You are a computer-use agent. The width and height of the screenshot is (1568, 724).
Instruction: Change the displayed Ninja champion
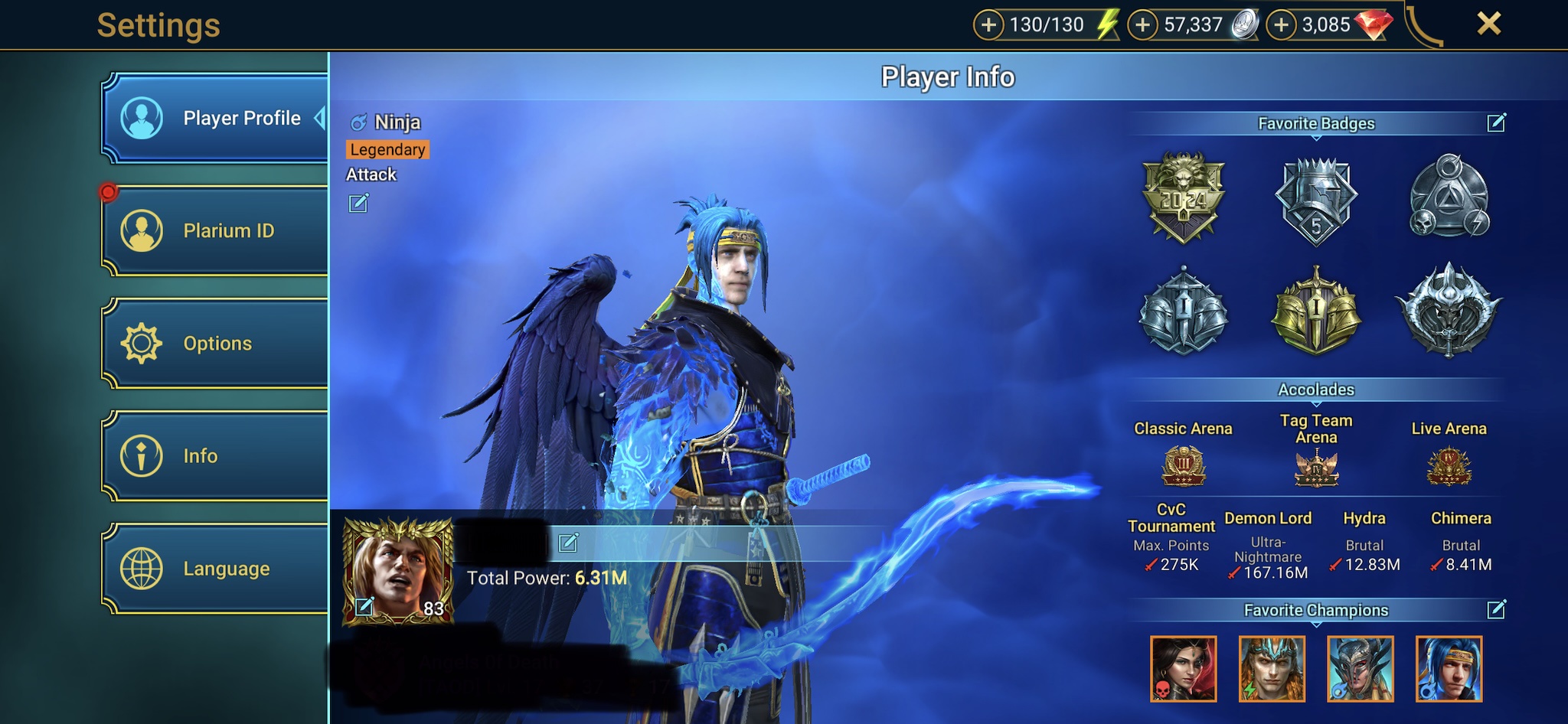pyautogui.click(x=358, y=204)
